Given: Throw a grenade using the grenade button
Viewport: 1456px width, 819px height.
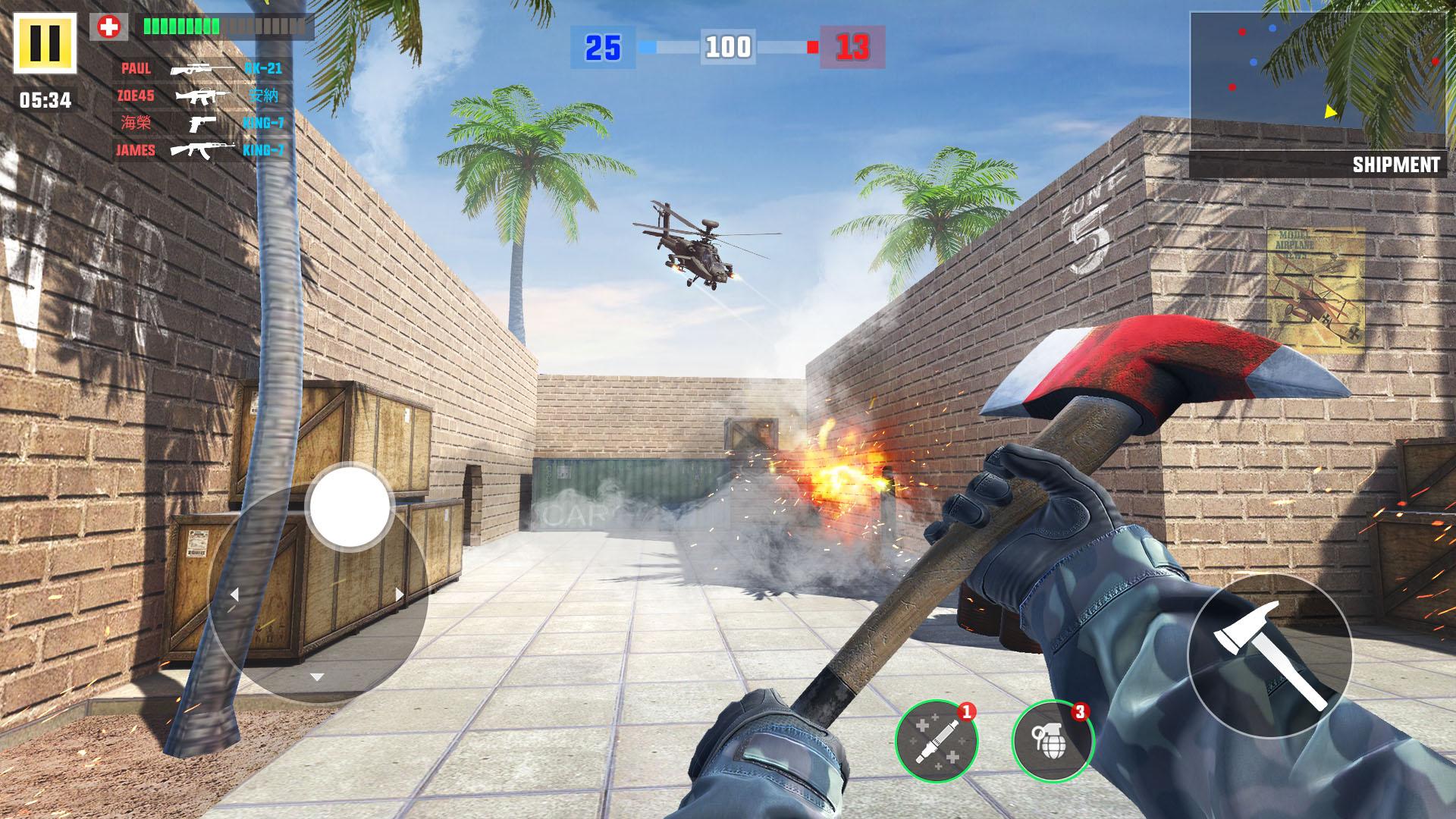Looking at the screenshot, I should pos(1053,741).
